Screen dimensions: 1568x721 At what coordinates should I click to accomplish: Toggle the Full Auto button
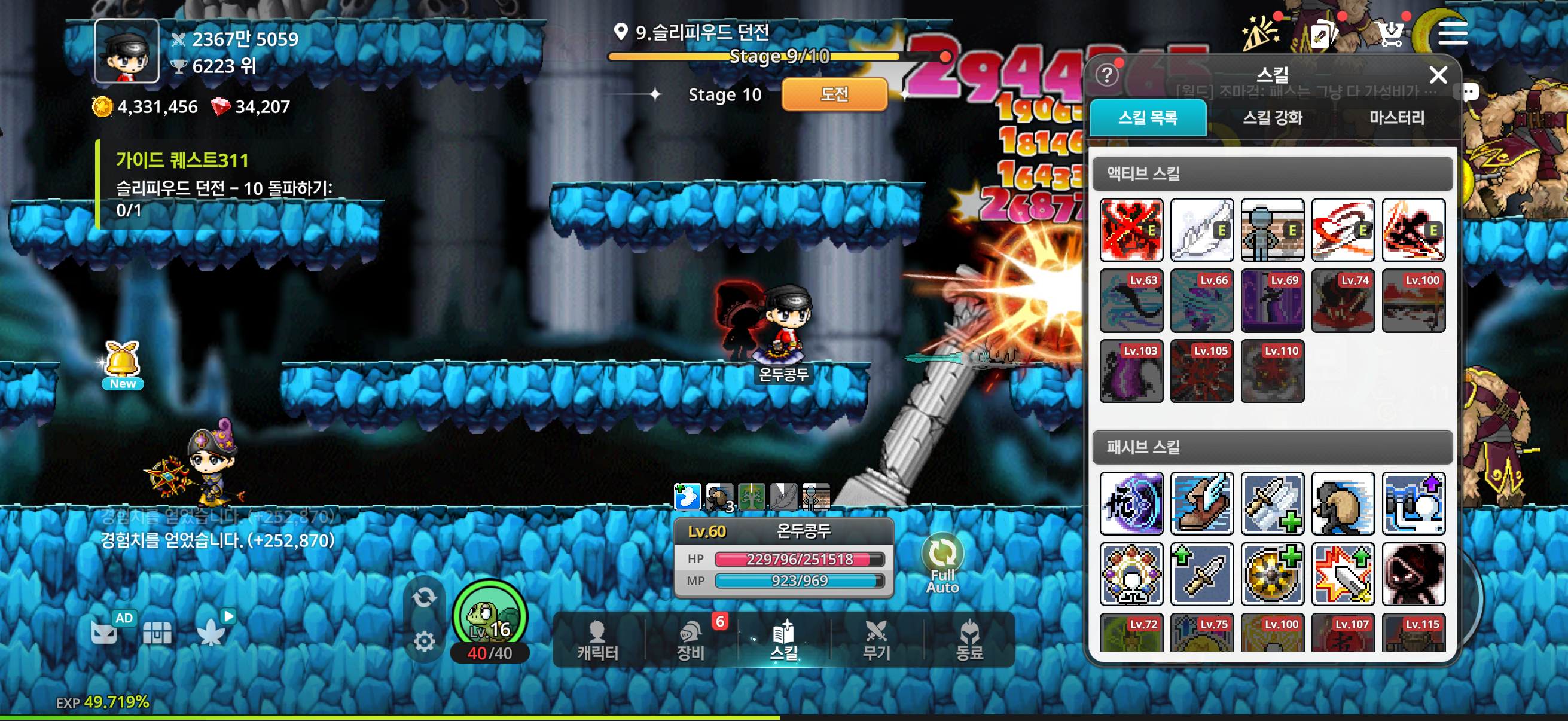coord(942,563)
